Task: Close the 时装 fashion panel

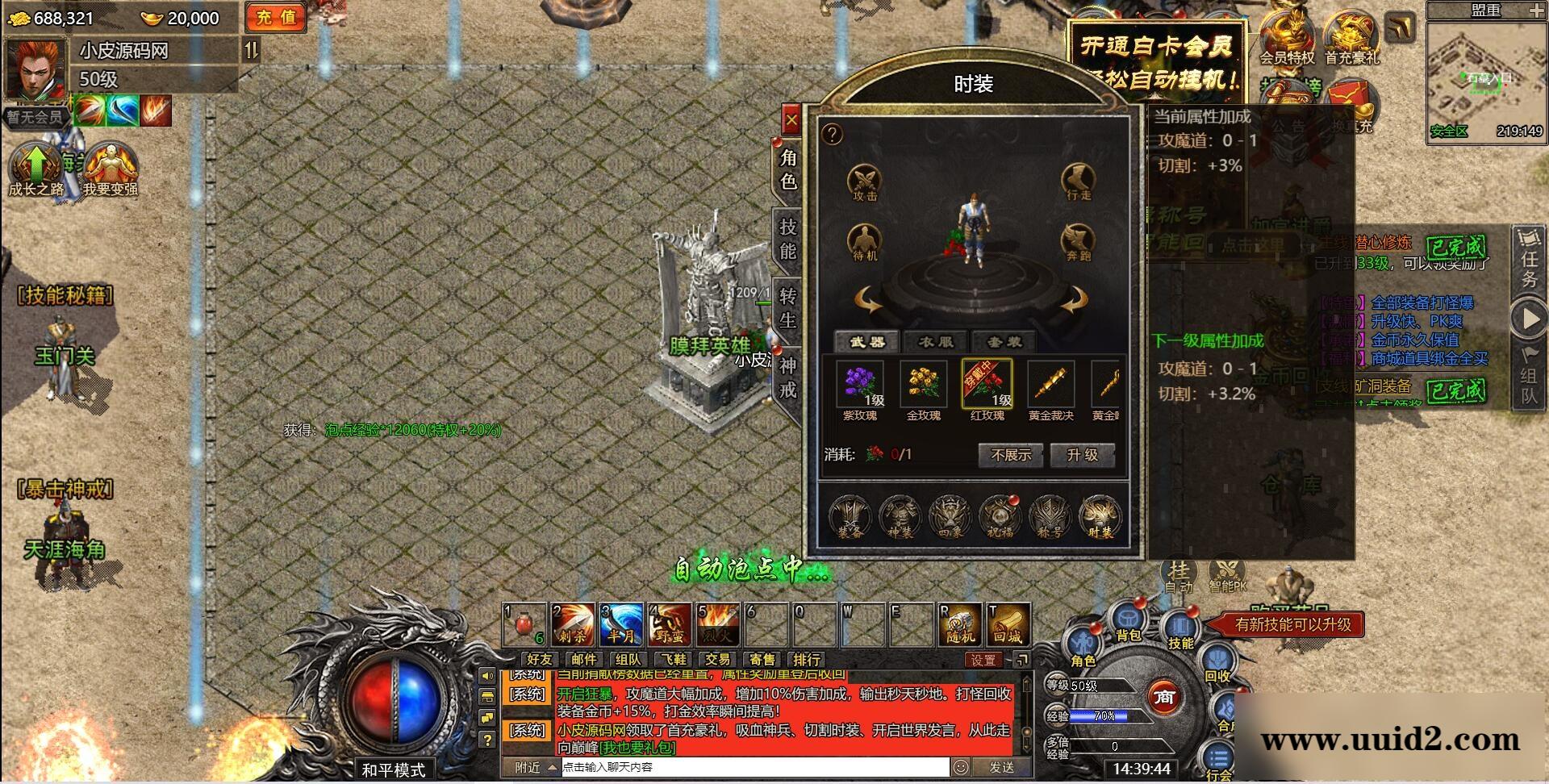Action: click(791, 121)
